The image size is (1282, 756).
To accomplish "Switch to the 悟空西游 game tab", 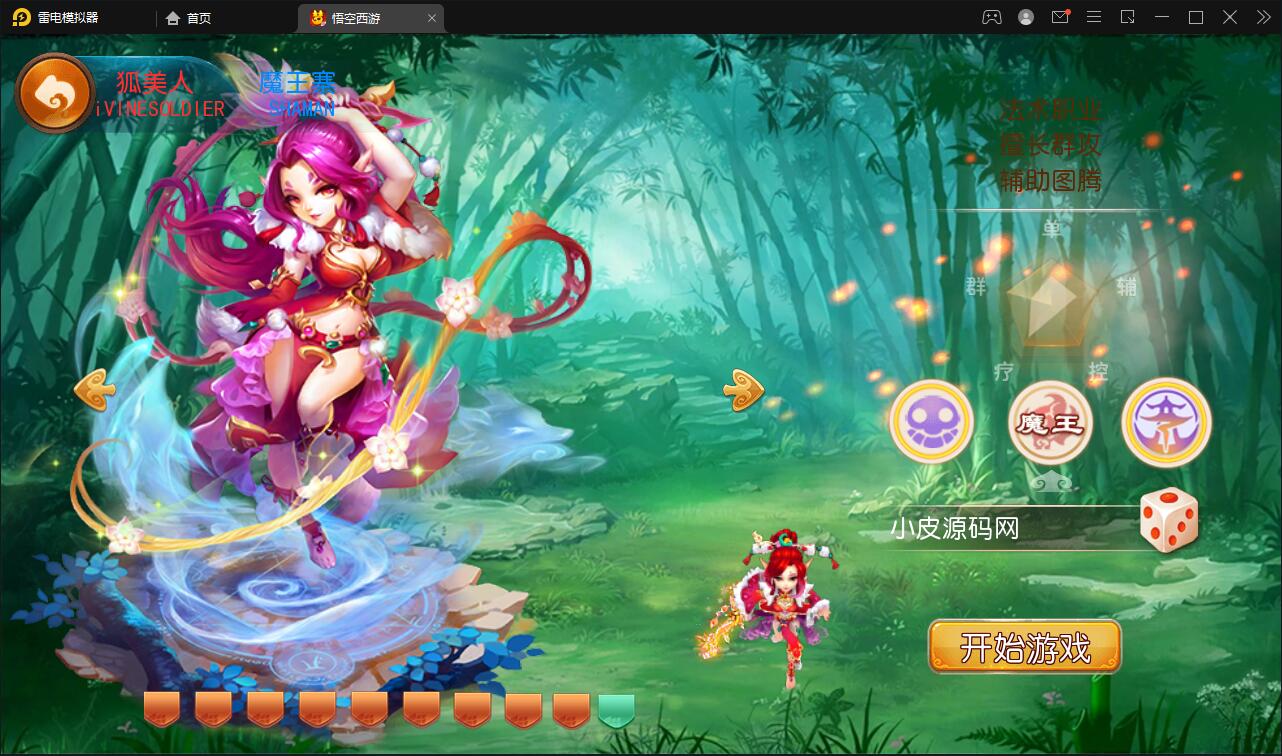I will (x=355, y=17).
